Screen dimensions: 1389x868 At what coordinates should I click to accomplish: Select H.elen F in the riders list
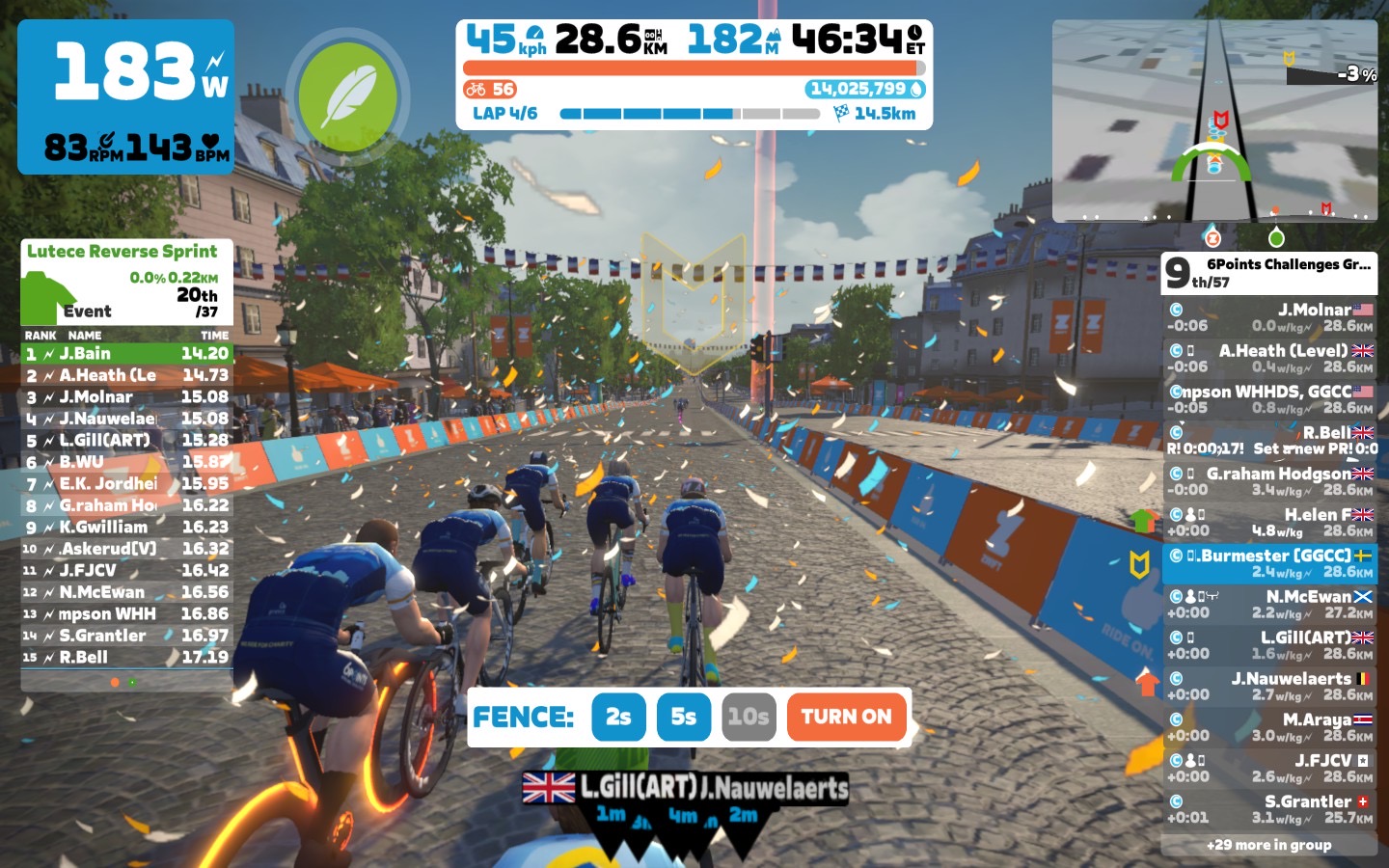coord(1268,522)
